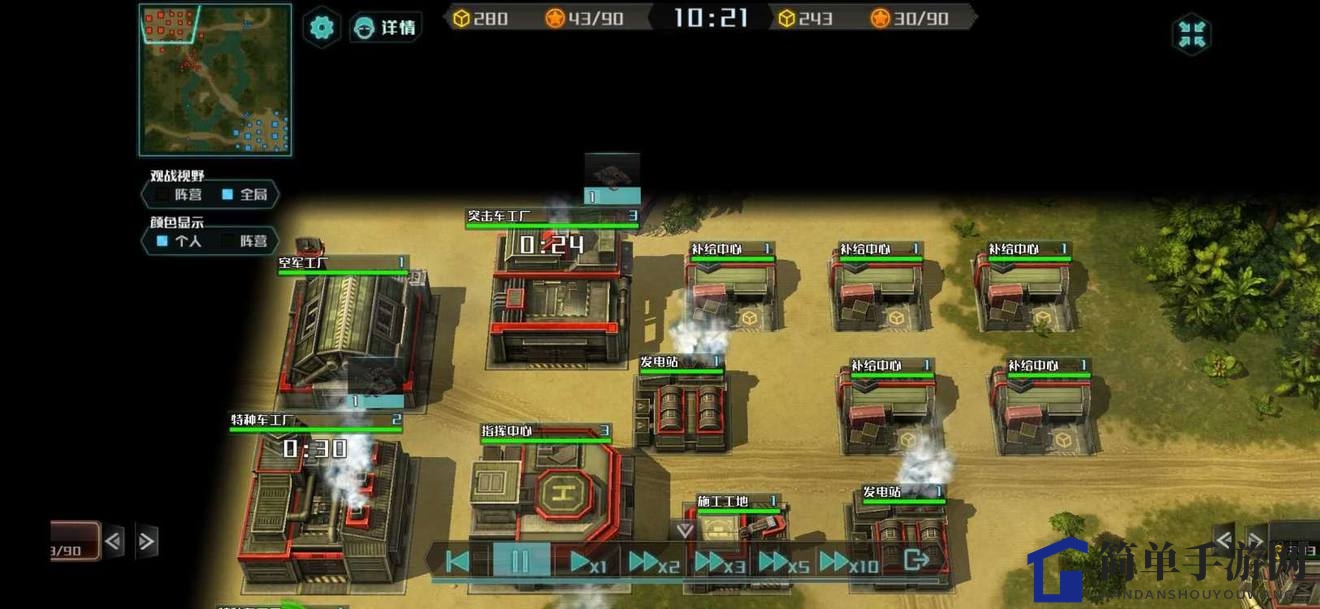Set replay speed to x1
The height and width of the screenshot is (609, 1320).
[586, 561]
